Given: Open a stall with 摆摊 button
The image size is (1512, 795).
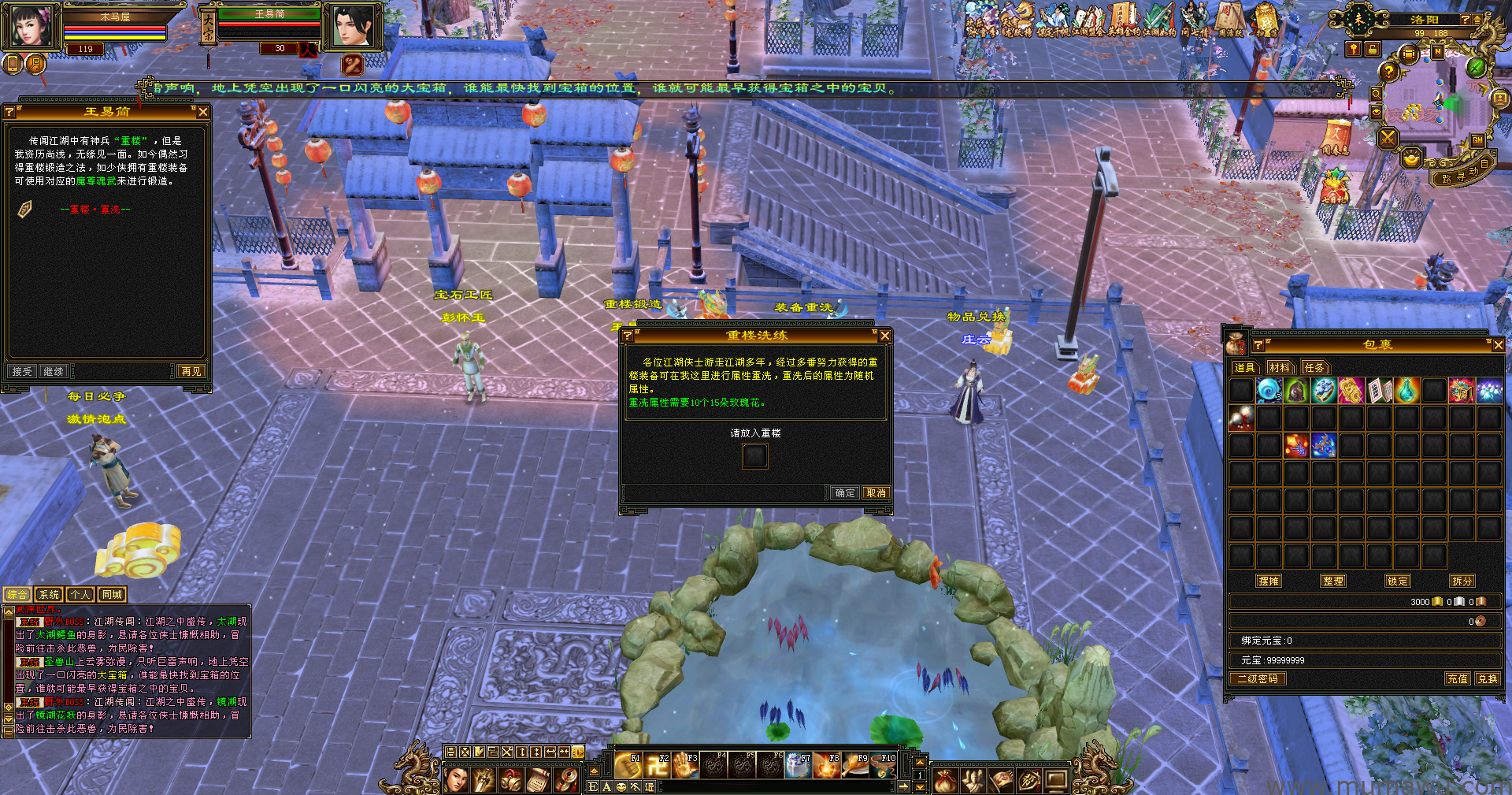Looking at the screenshot, I should (1269, 581).
